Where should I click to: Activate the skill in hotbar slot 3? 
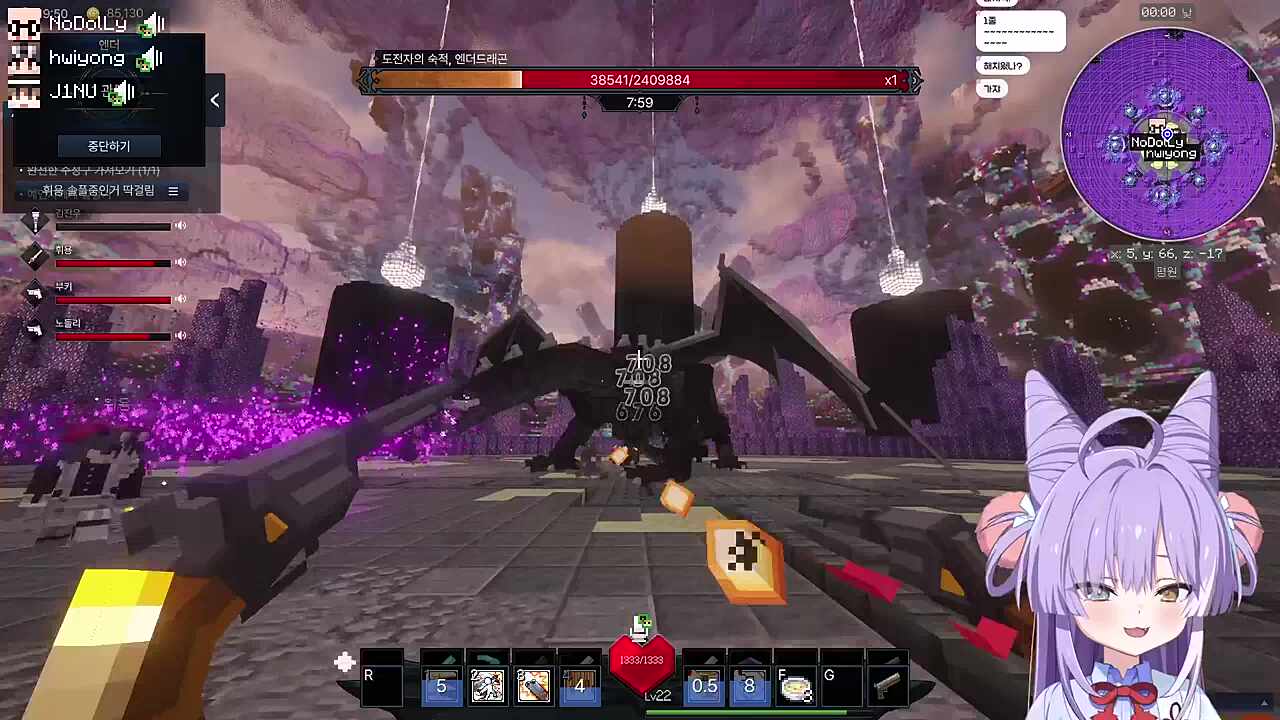click(x=534, y=685)
